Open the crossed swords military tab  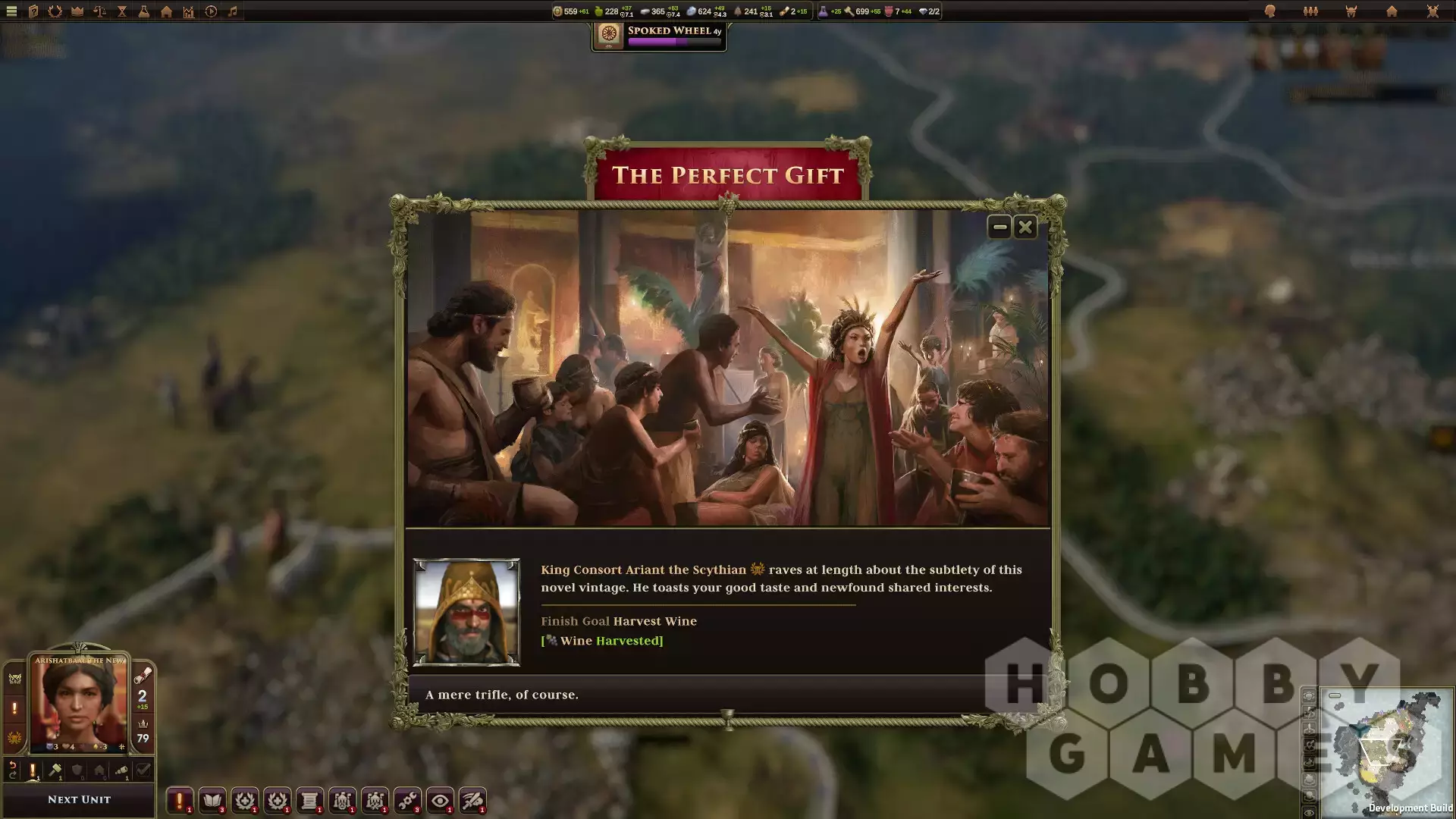point(1432,11)
